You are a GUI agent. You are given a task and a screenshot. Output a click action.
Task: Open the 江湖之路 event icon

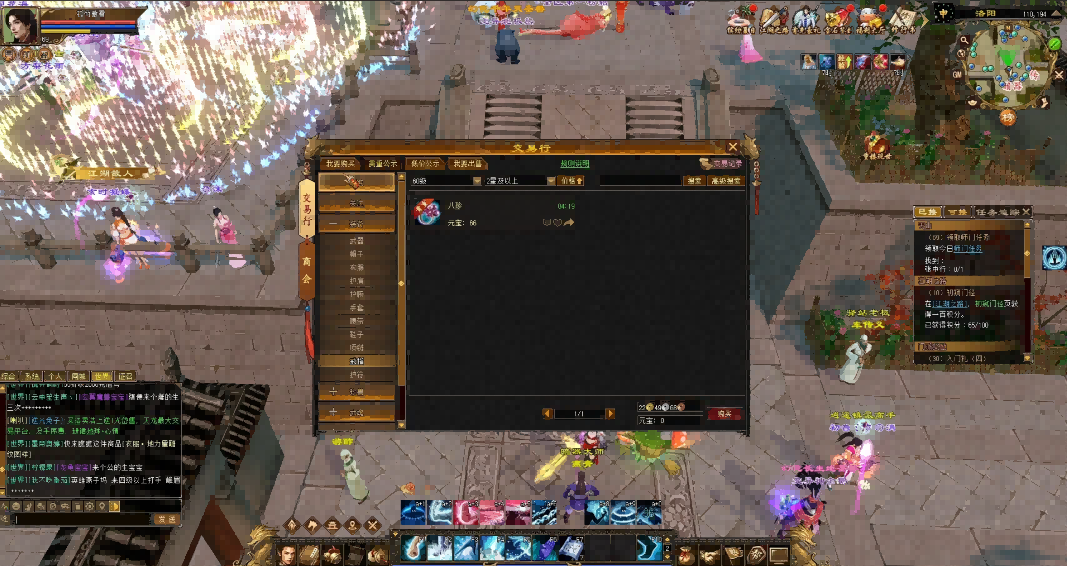coord(772,18)
